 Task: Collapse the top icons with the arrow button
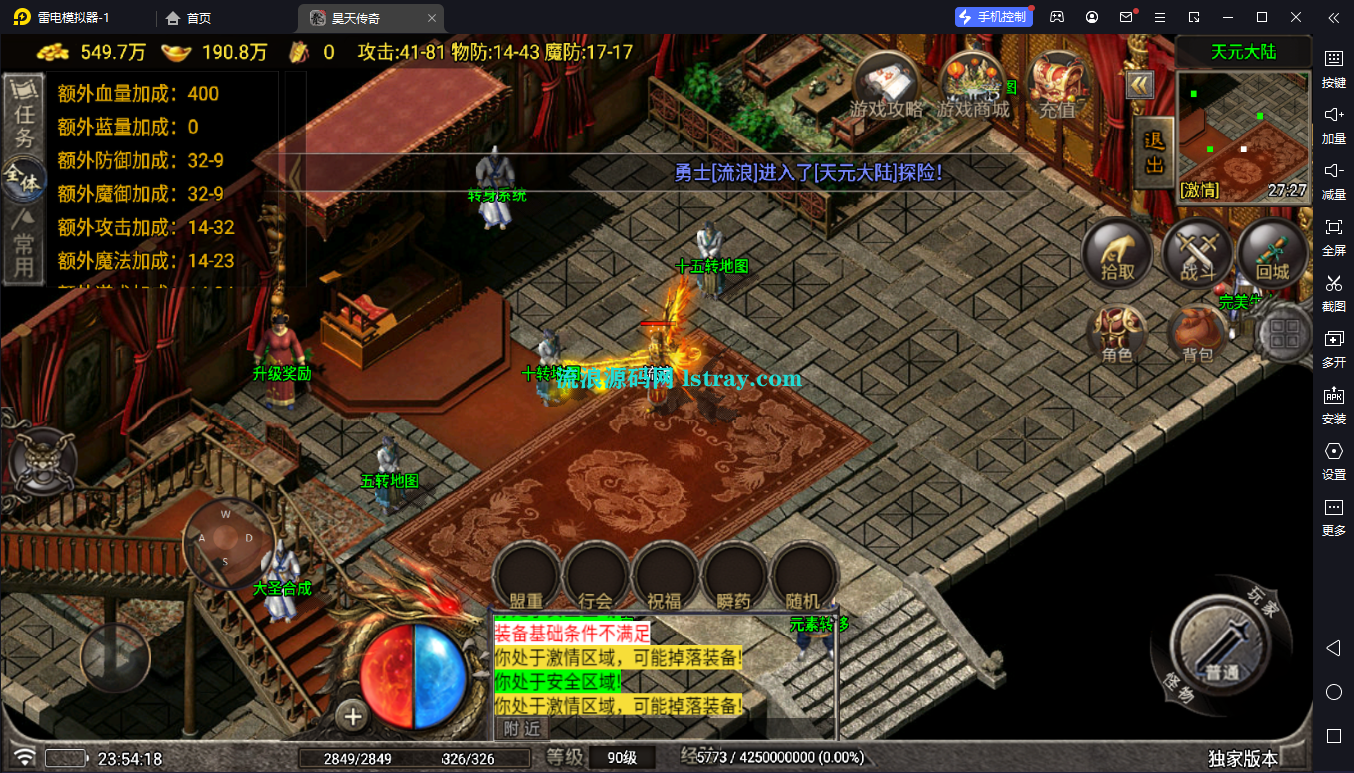tap(1140, 85)
